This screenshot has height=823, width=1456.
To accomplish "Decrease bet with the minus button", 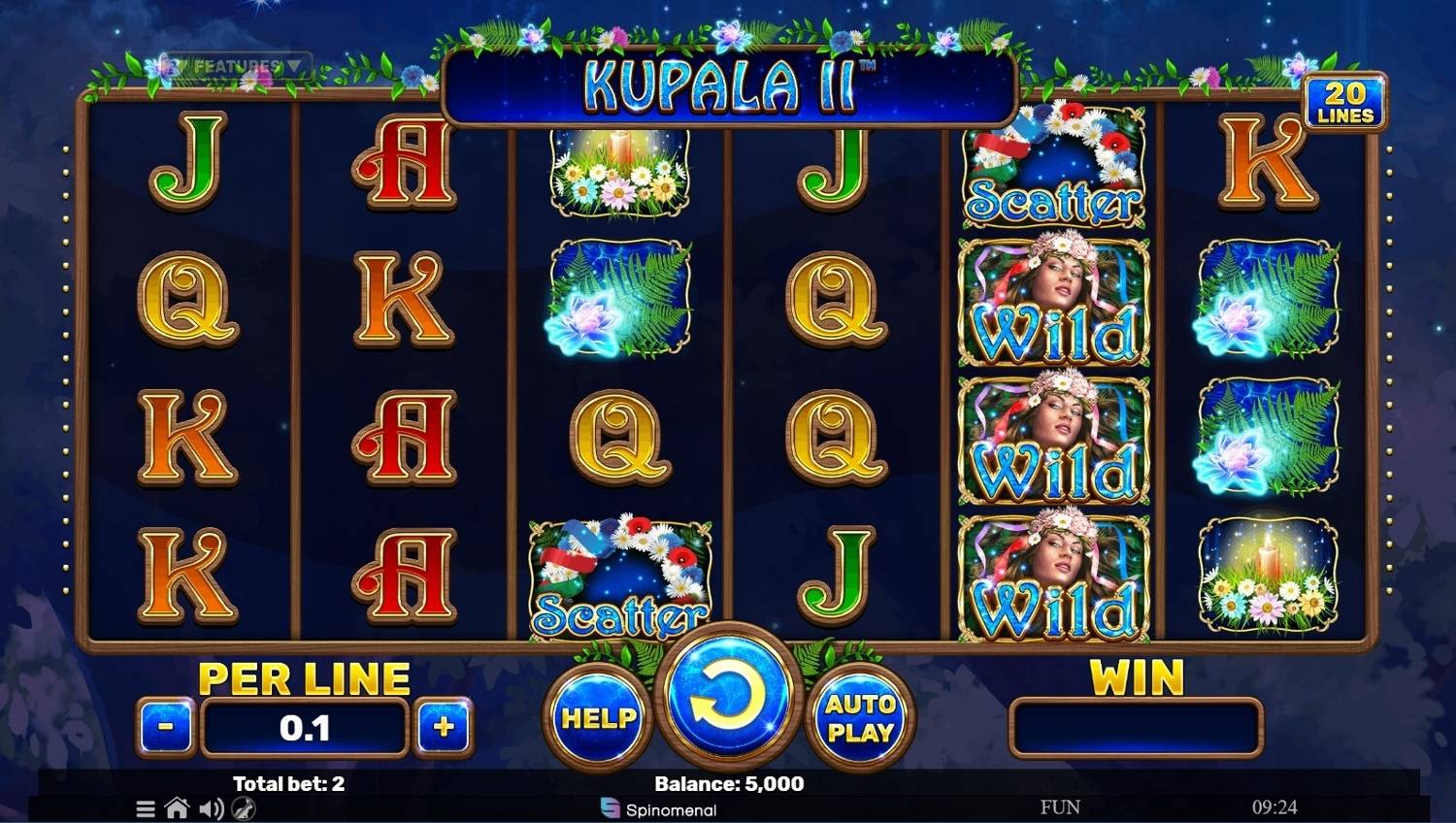I will click(x=165, y=726).
